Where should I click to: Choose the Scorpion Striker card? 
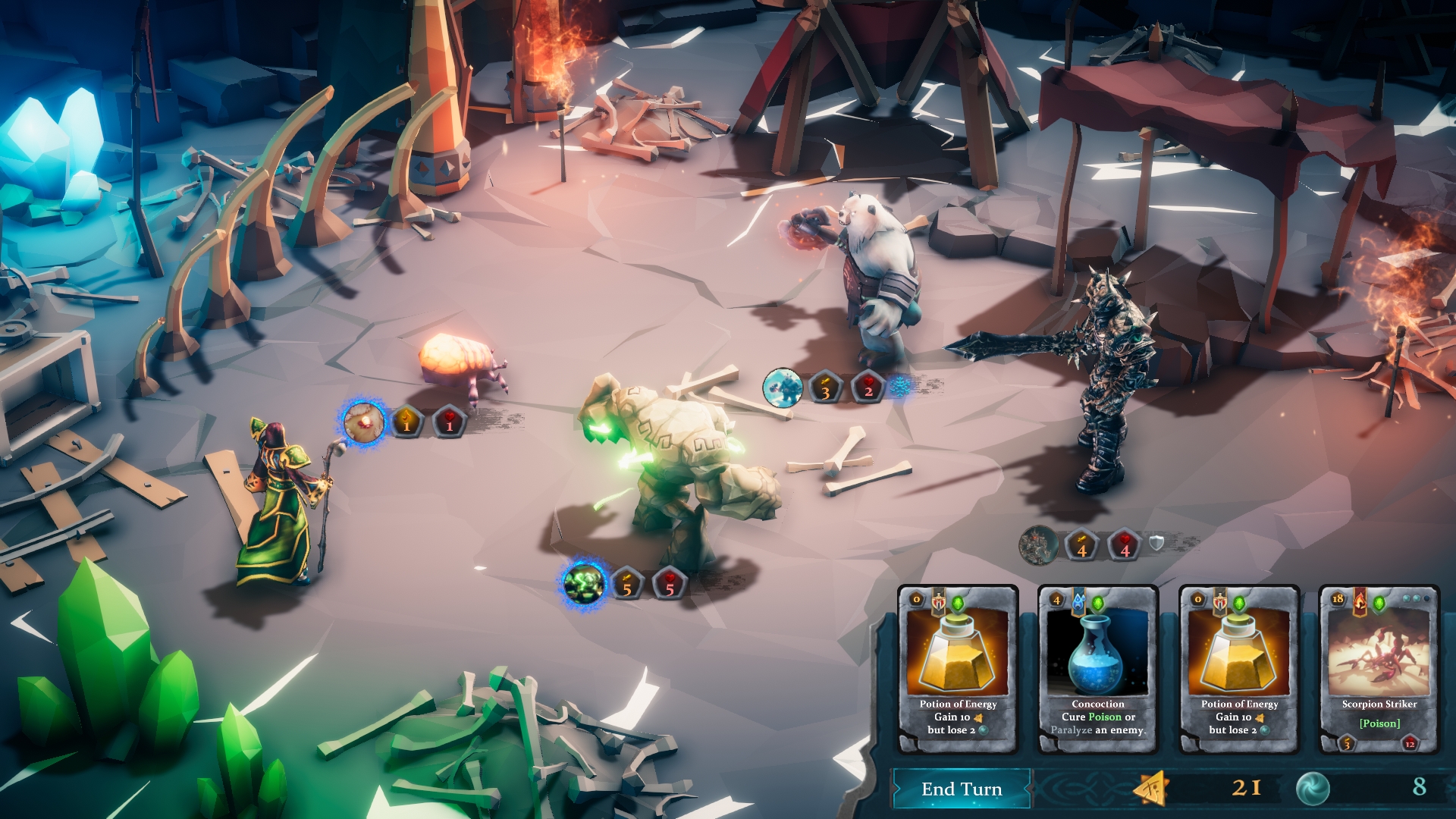(x=1379, y=668)
